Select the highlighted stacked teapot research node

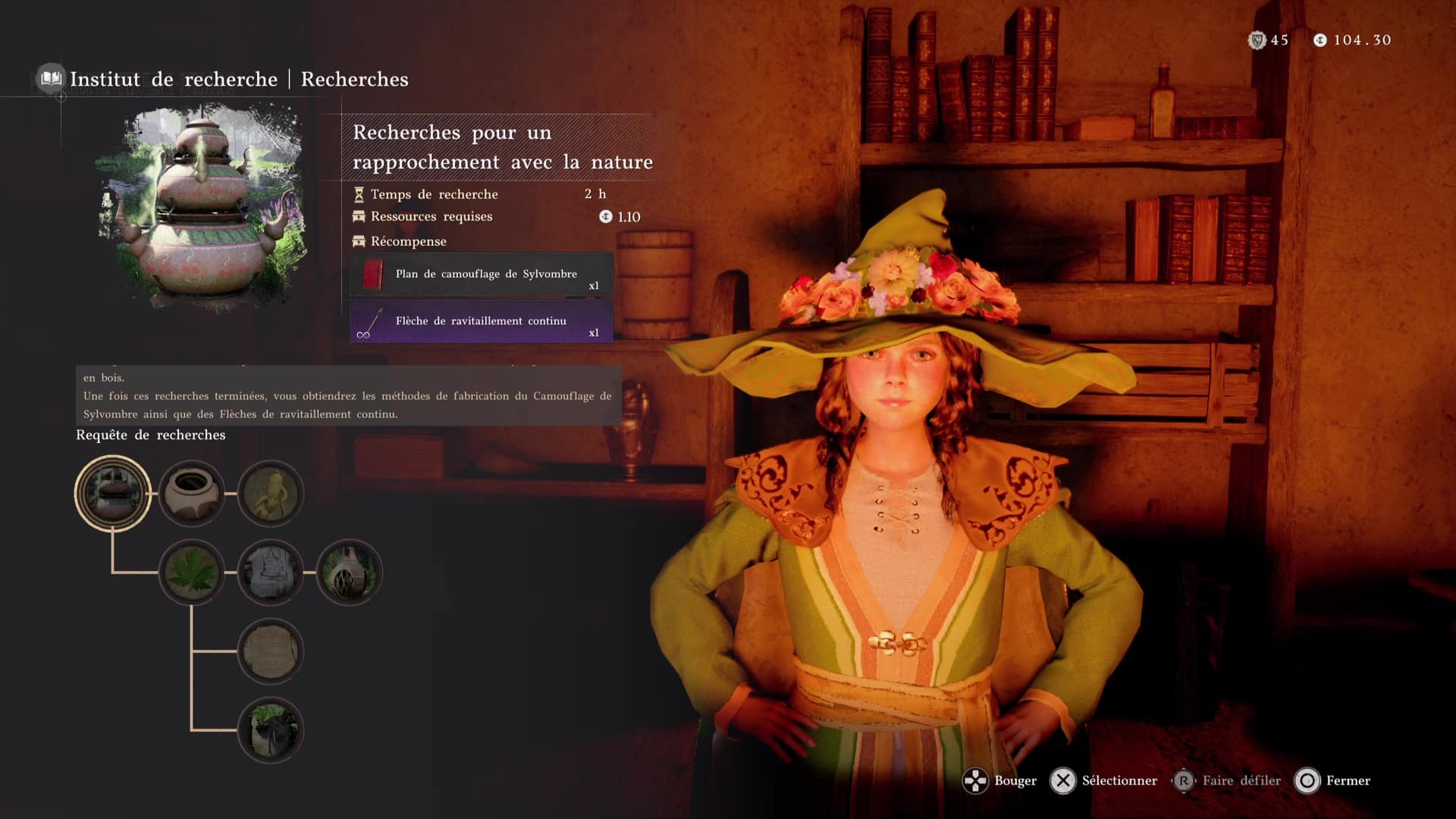coord(113,493)
